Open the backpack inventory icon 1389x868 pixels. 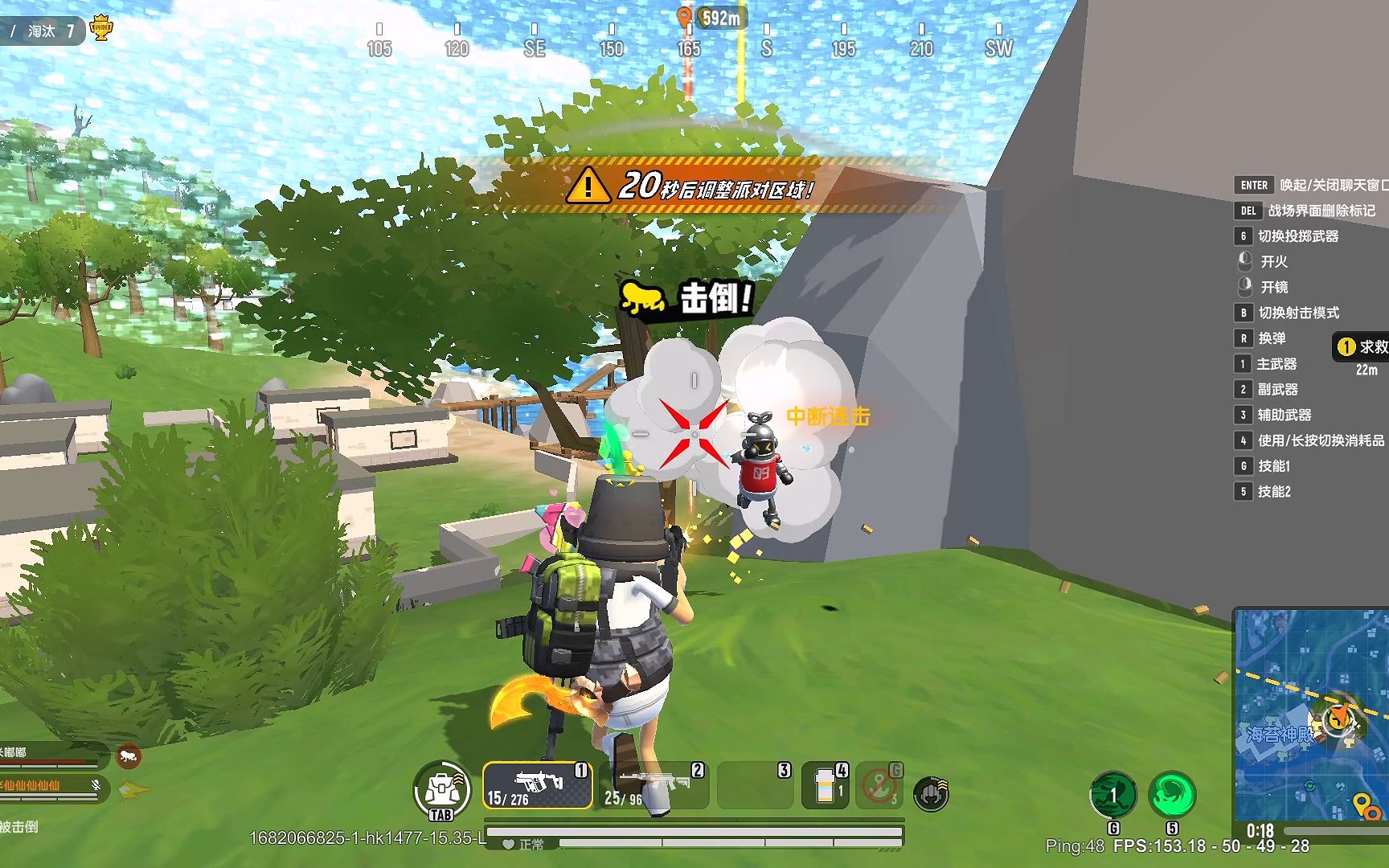tap(441, 790)
